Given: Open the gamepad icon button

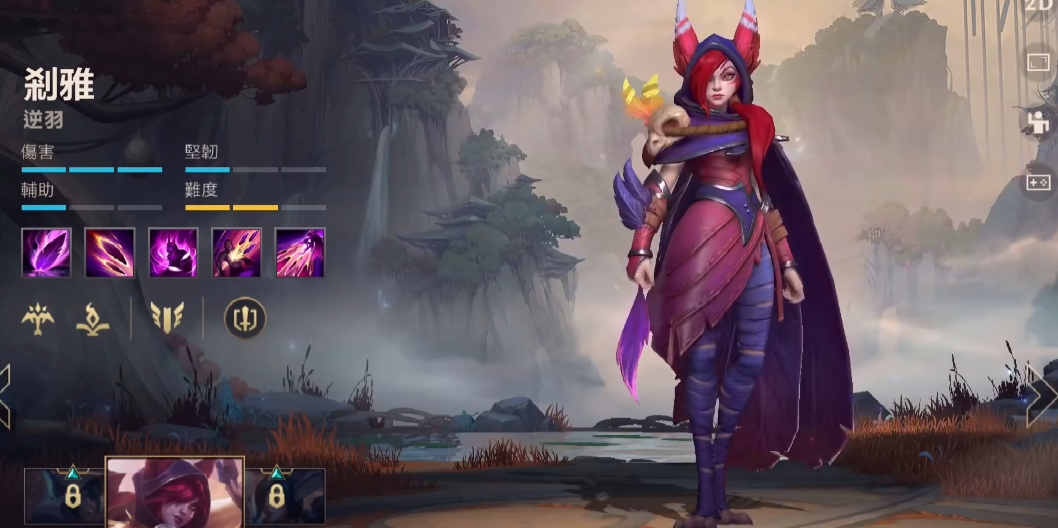Looking at the screenshot, I should click(1039, 182).
